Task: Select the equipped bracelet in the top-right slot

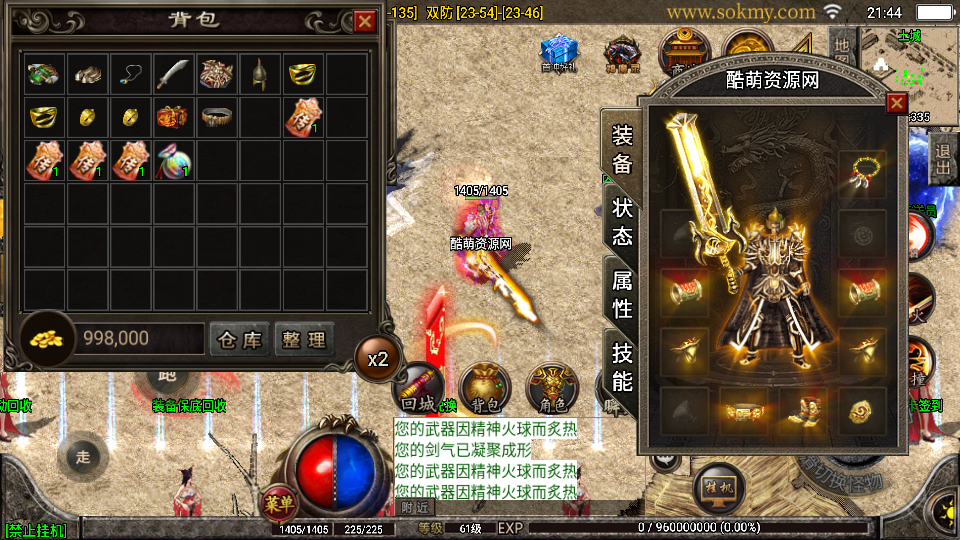Action: (x=862, y=171)
